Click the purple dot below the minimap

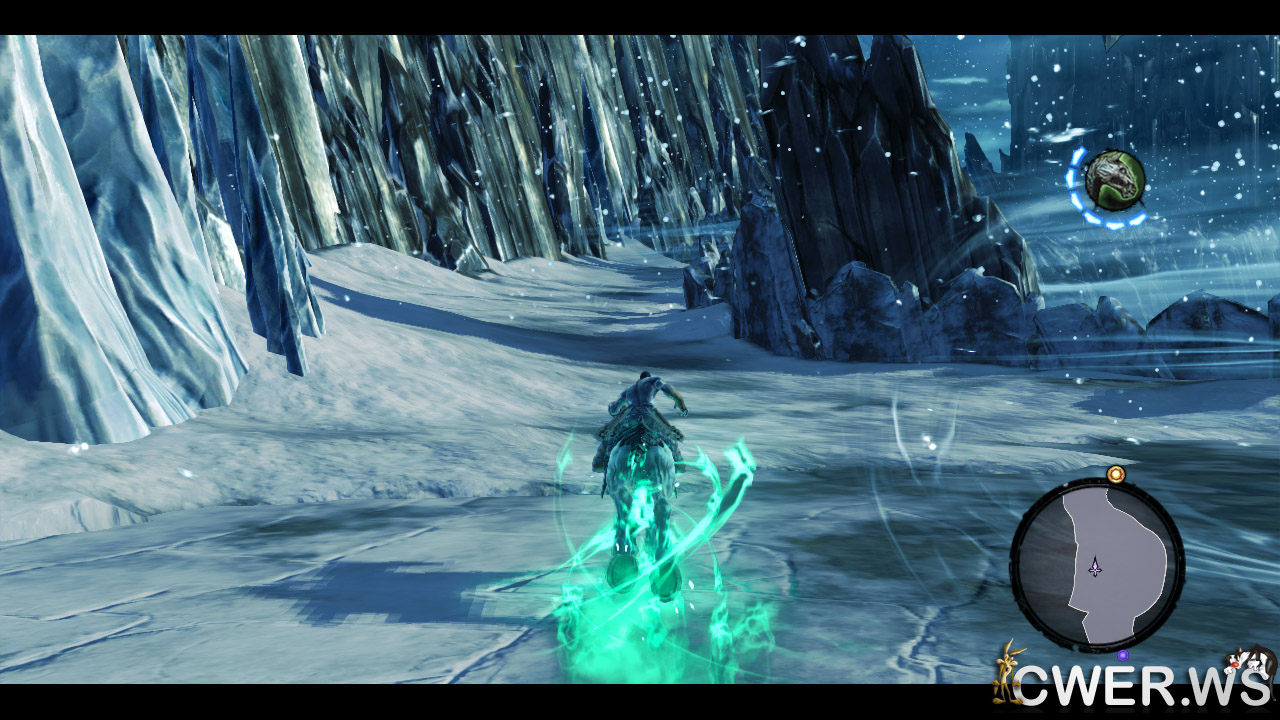(x=1123, y=655)
